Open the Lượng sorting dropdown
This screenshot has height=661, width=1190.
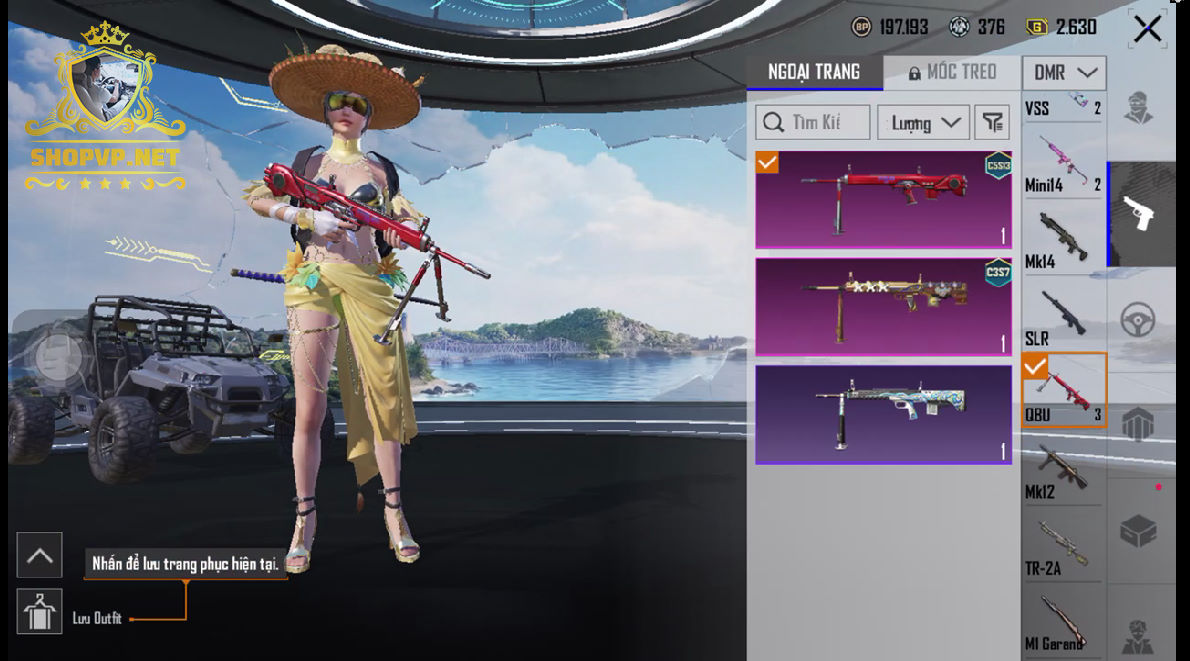point(923,122)
